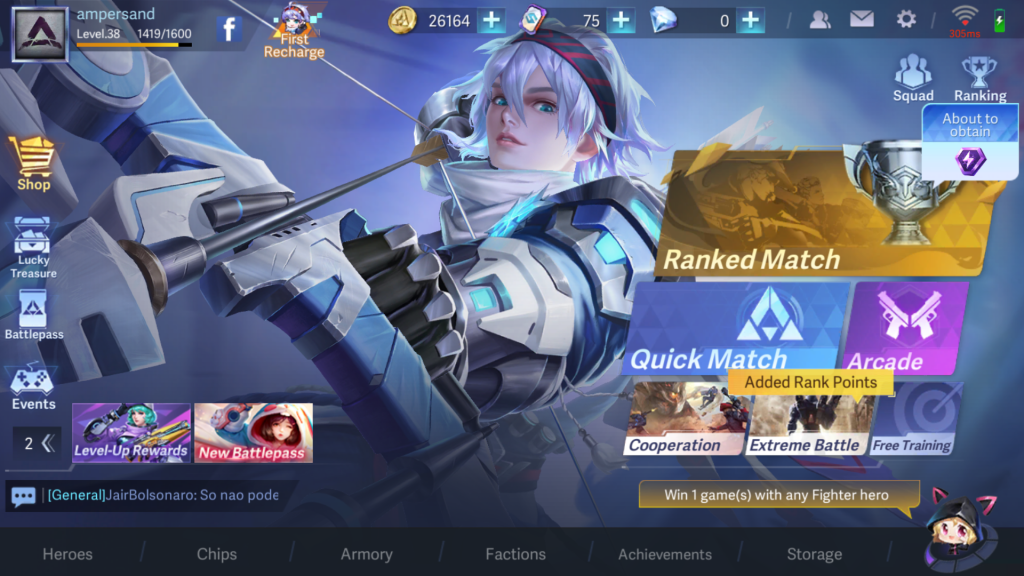Add more gold coins with plus button
Image resolution: width=1024 pixels, height=576 pixels.
click(491, 20)
